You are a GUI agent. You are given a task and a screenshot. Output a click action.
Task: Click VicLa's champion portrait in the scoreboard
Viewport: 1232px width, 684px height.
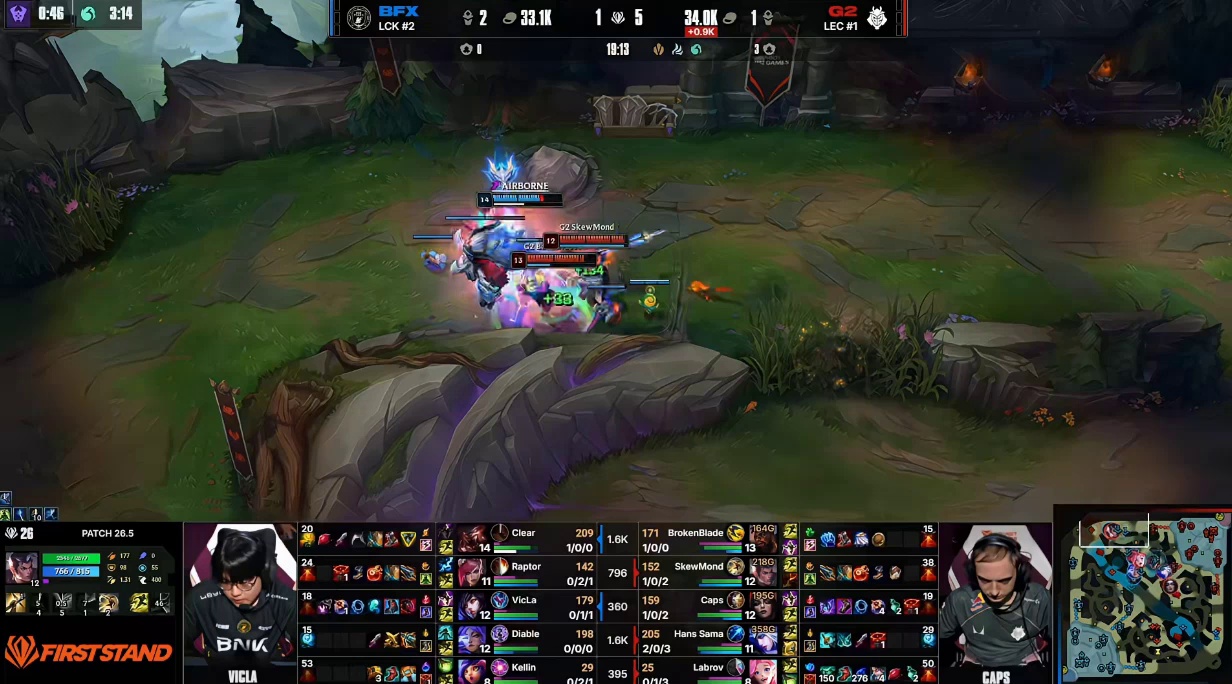470,606
